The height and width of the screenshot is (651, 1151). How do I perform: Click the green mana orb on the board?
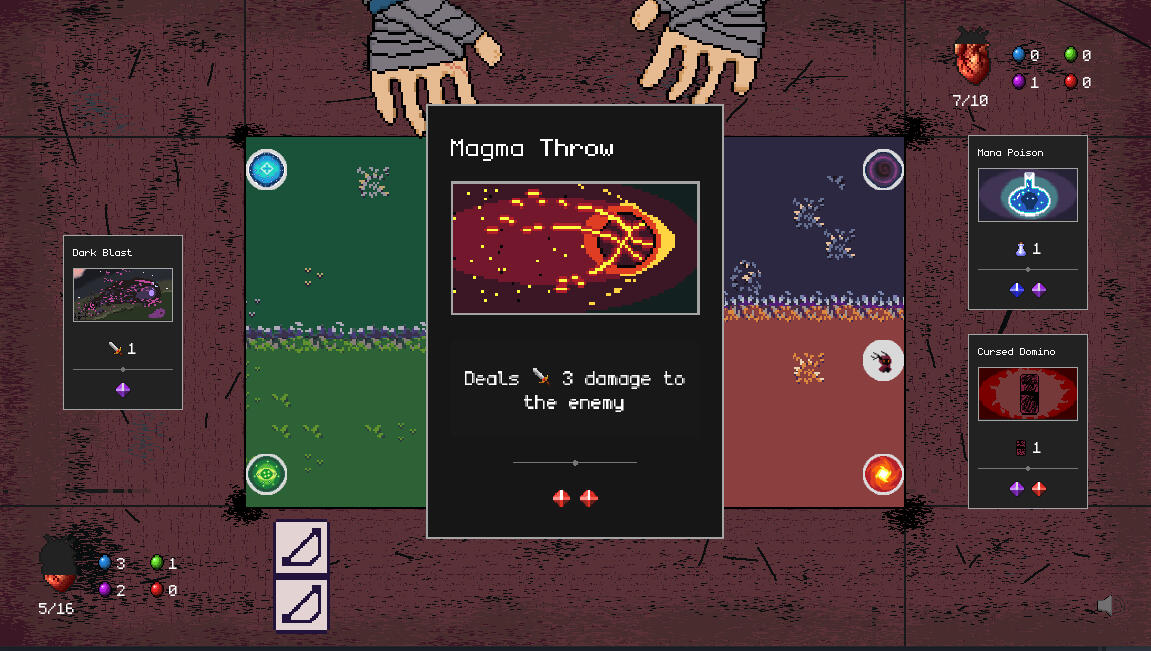pos(267,474)
